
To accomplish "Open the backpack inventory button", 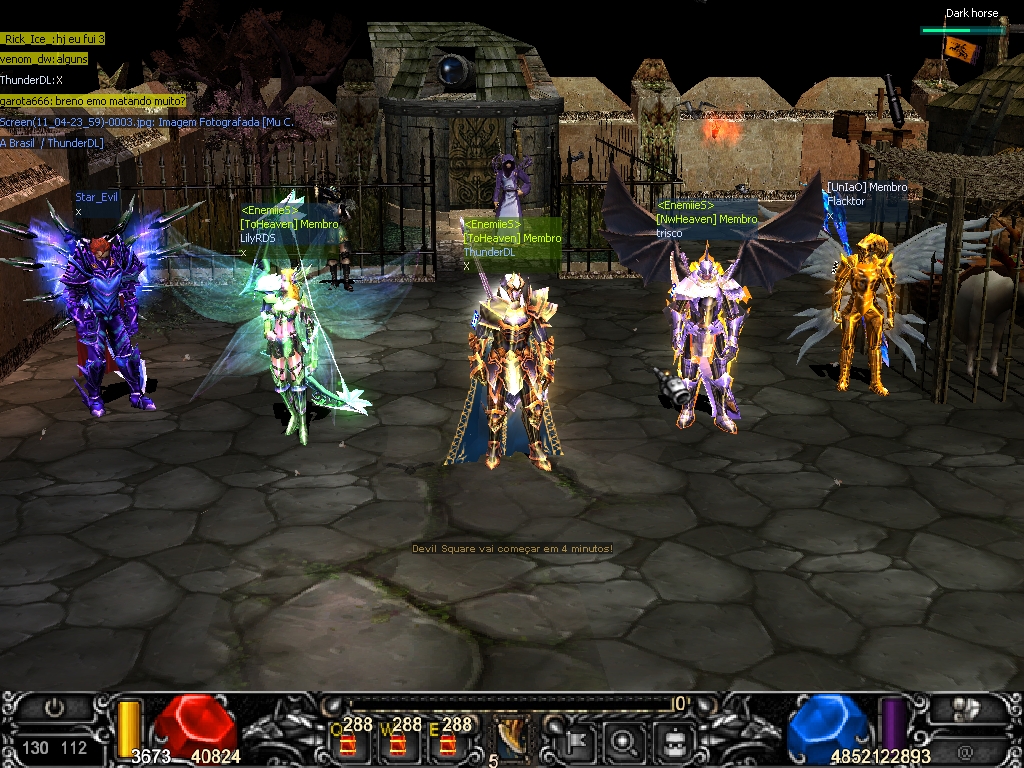I will coord(674,741).
